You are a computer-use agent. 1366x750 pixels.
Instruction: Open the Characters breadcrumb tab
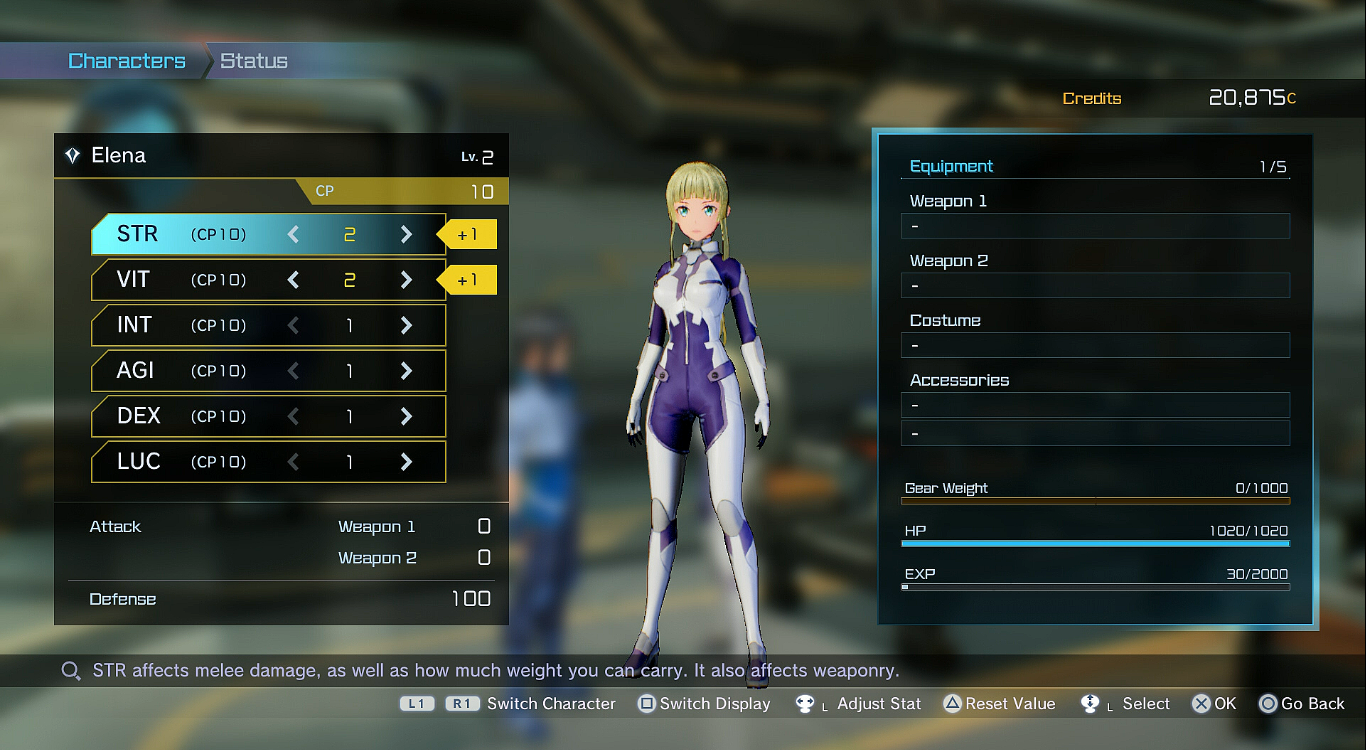(x=127, y=61)
